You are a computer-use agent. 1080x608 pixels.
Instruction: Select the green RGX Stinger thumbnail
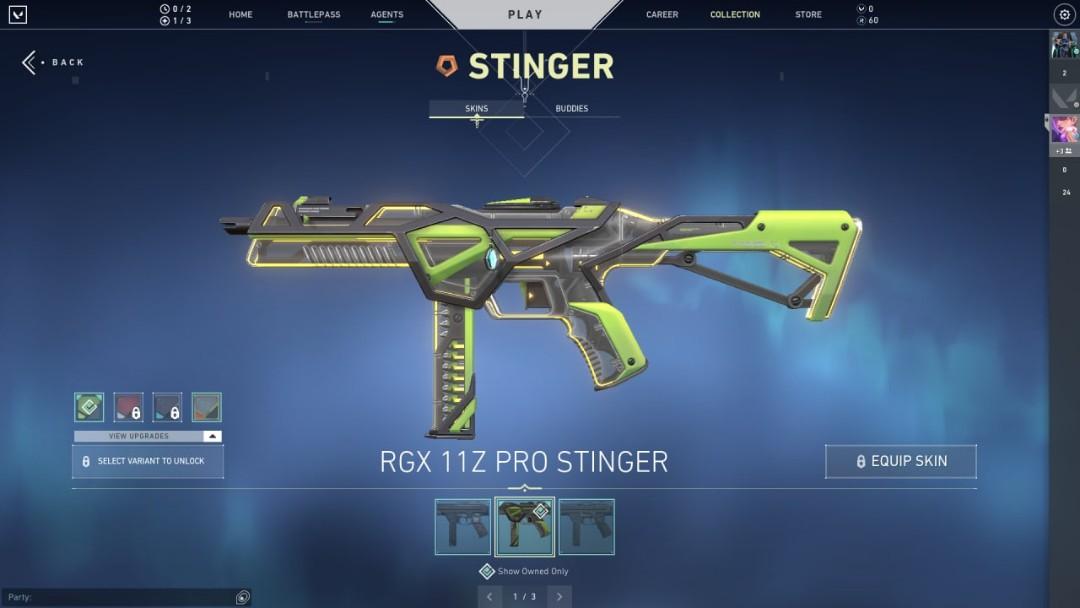(x=524, y=527)
